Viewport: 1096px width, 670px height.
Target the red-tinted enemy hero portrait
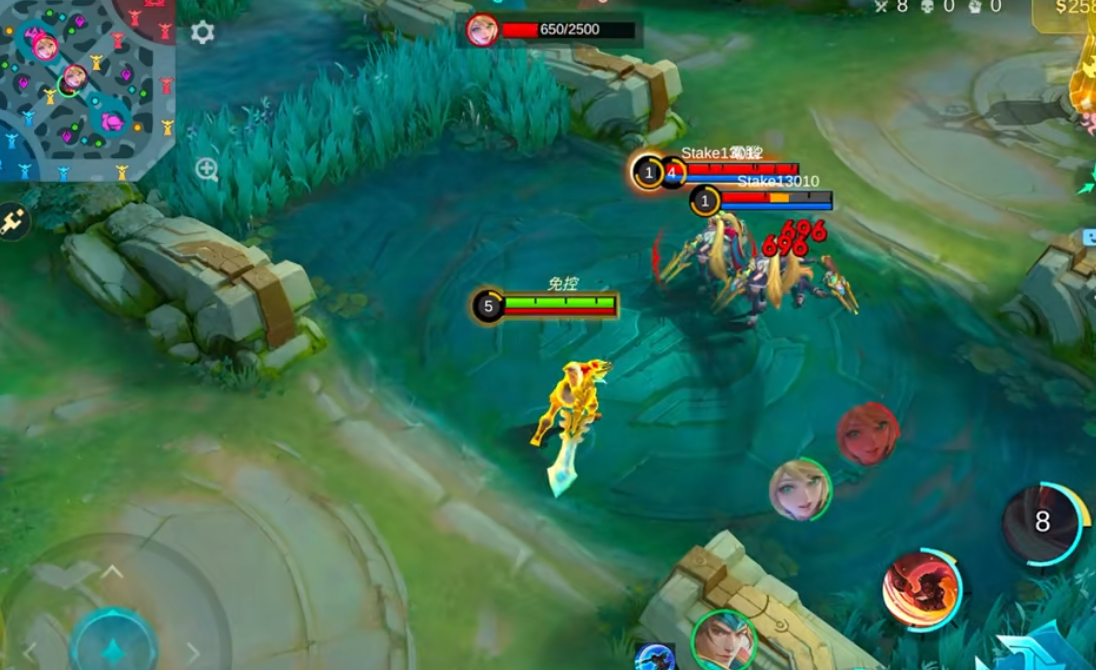[867, 433]
